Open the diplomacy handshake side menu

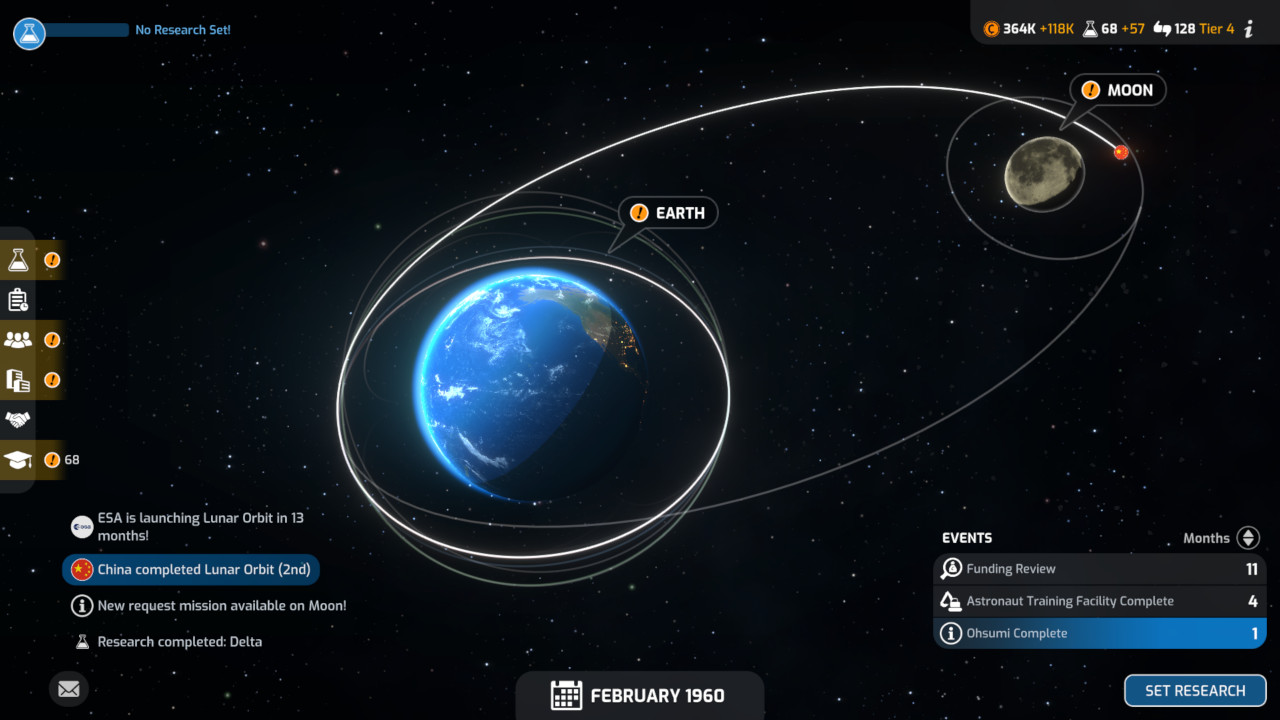(x=18, y=420)
